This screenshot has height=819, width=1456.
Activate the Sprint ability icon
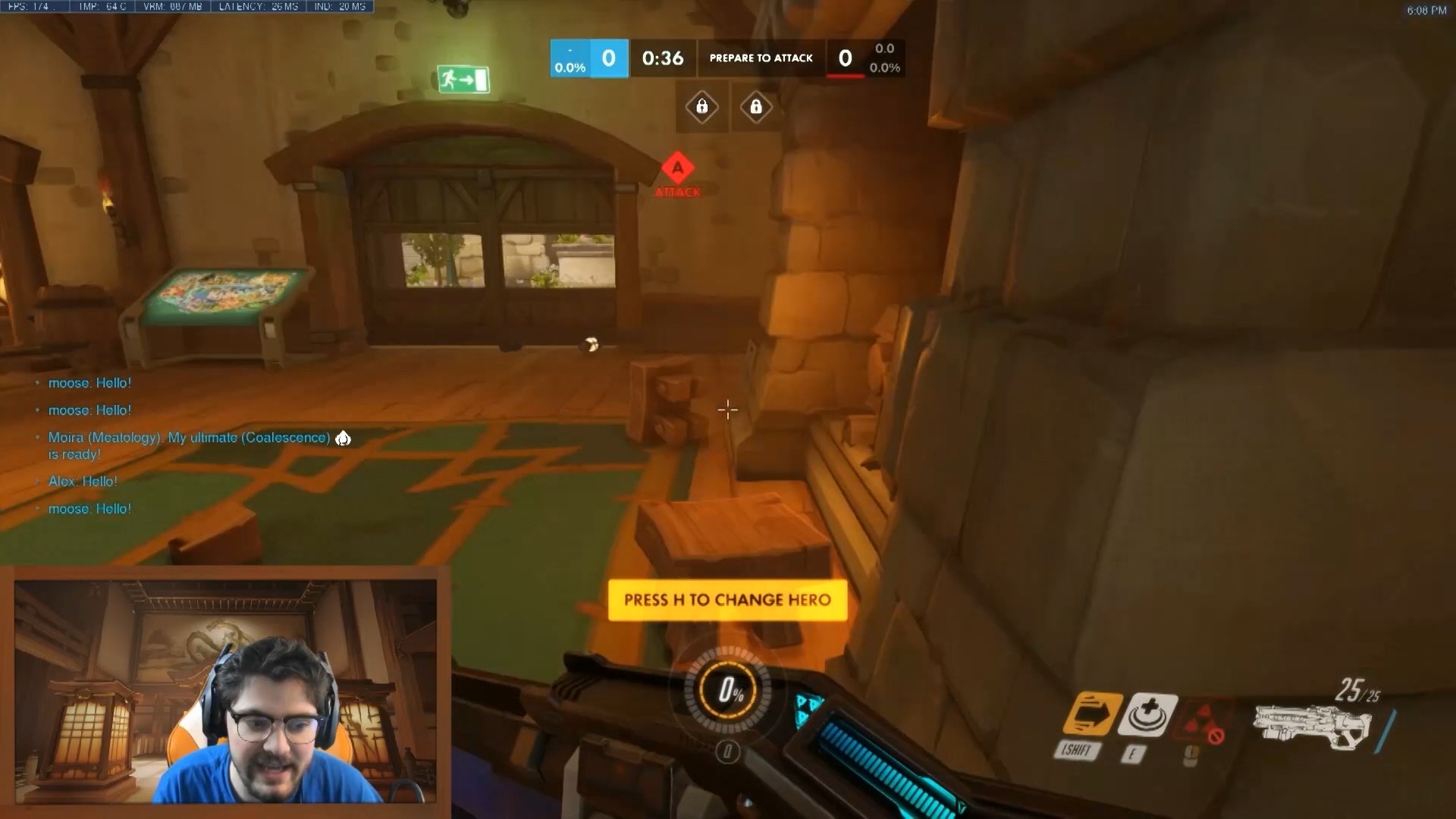click(1092, 714)
